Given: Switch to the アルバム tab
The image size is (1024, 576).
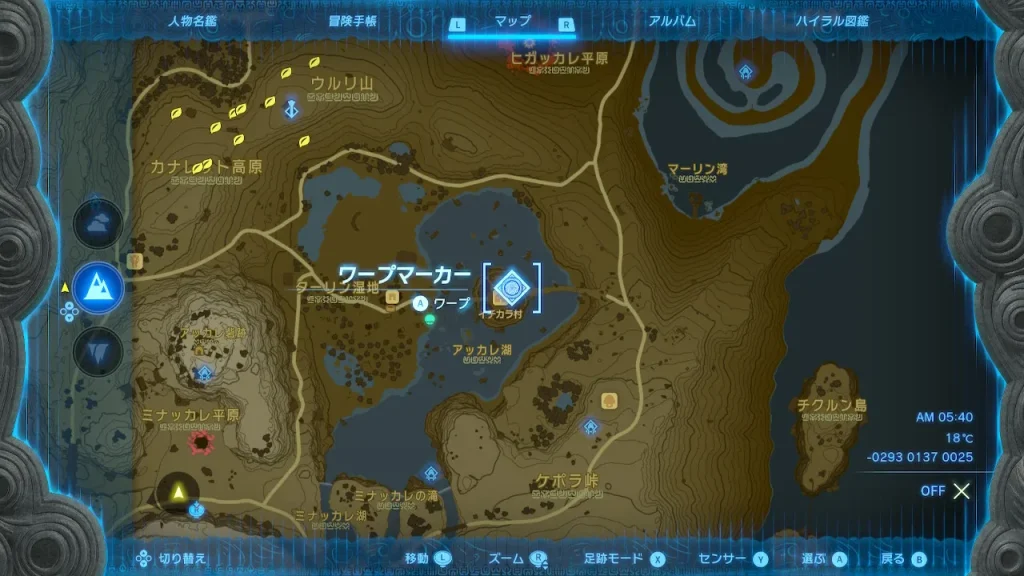Looking at the screenshot, I should click(x=672, y=21).
